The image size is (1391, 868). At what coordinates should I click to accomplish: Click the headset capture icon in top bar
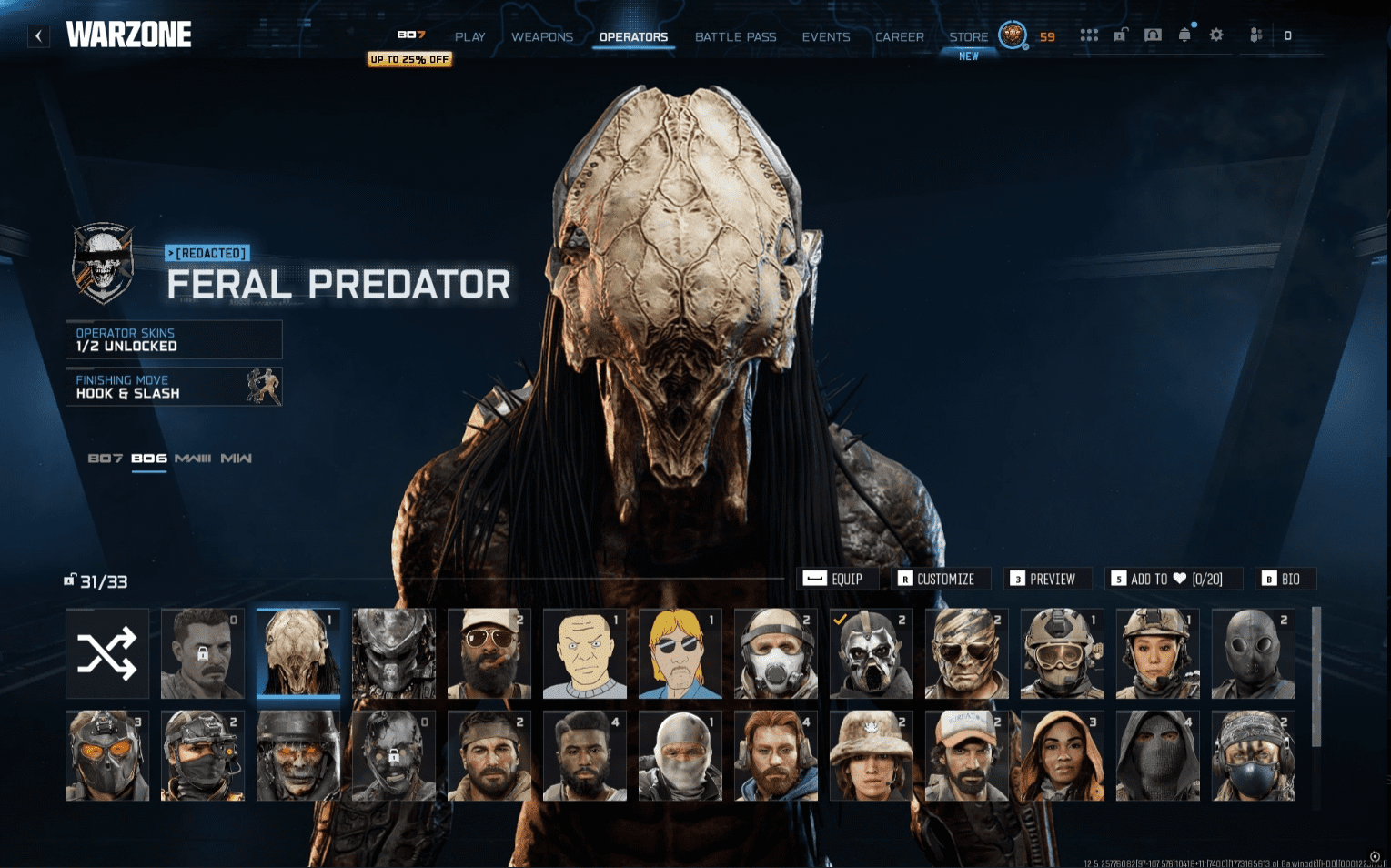pos(1153,35)
